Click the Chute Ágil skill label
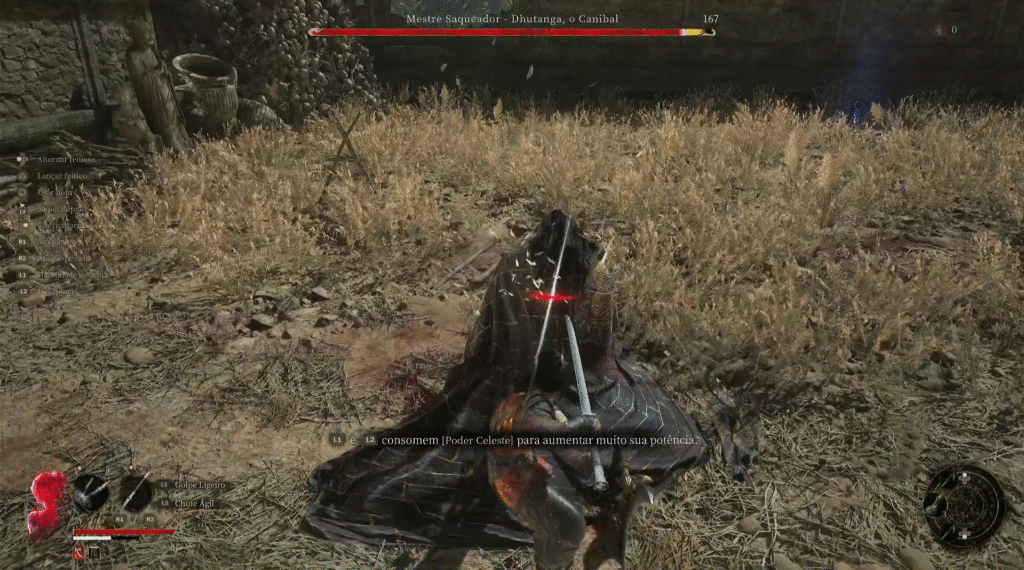This screenshot has height=570, width=1024. [196, 503]
